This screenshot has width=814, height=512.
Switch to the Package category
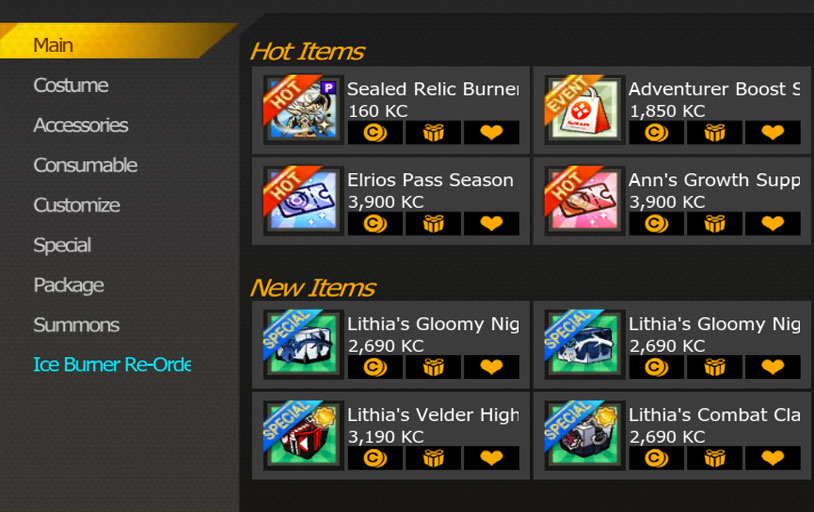[x=69, y=286]
